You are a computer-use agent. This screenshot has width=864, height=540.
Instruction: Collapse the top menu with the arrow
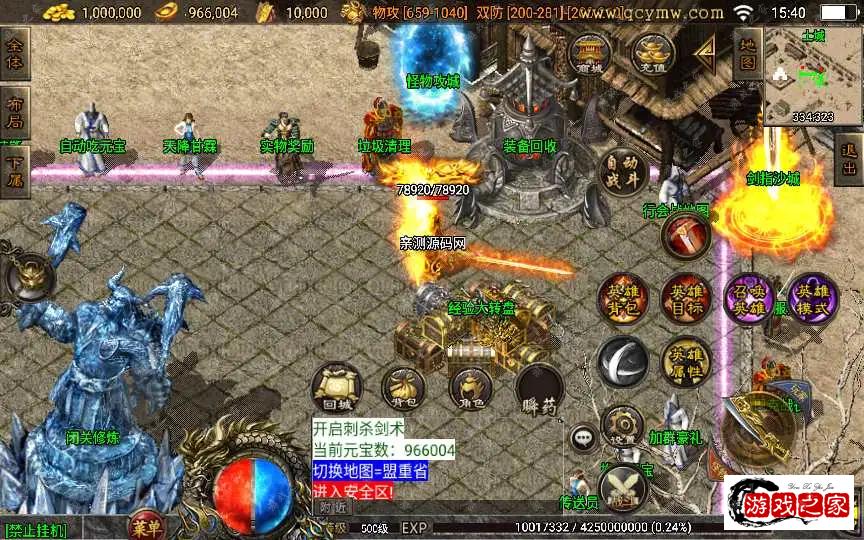(x=706, y=55)
